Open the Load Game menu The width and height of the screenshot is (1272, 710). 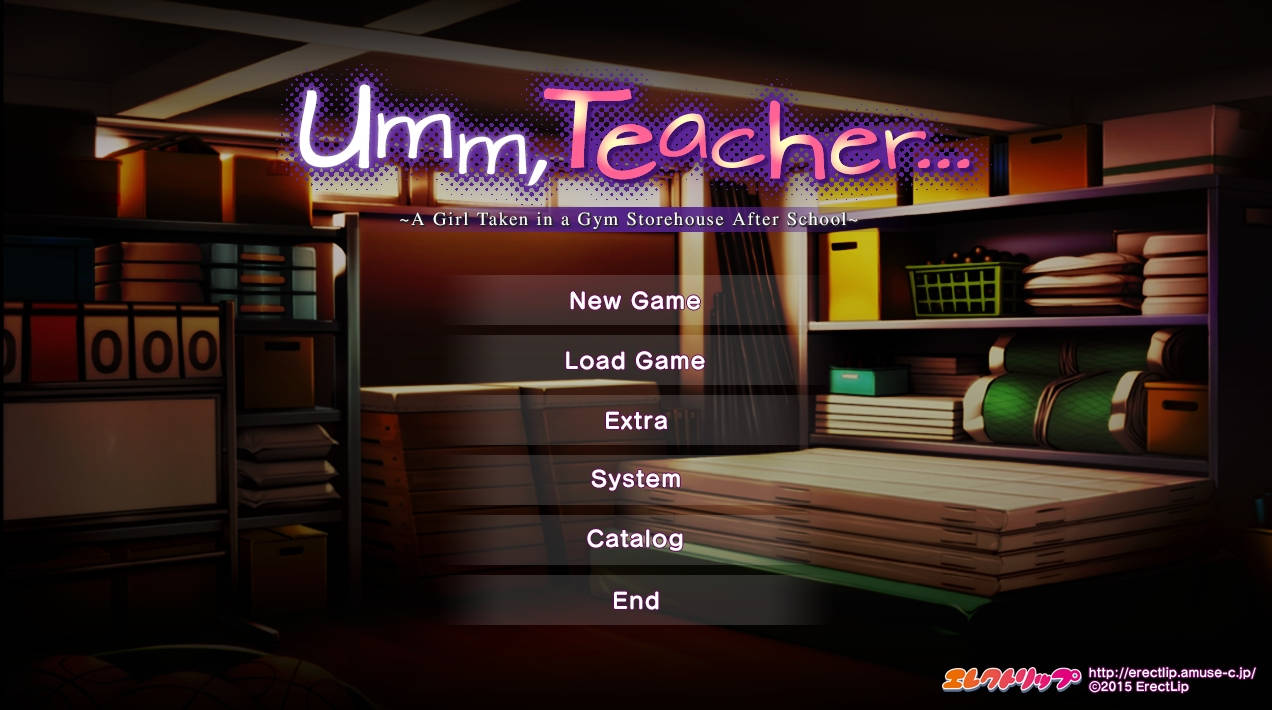point(635,361)
